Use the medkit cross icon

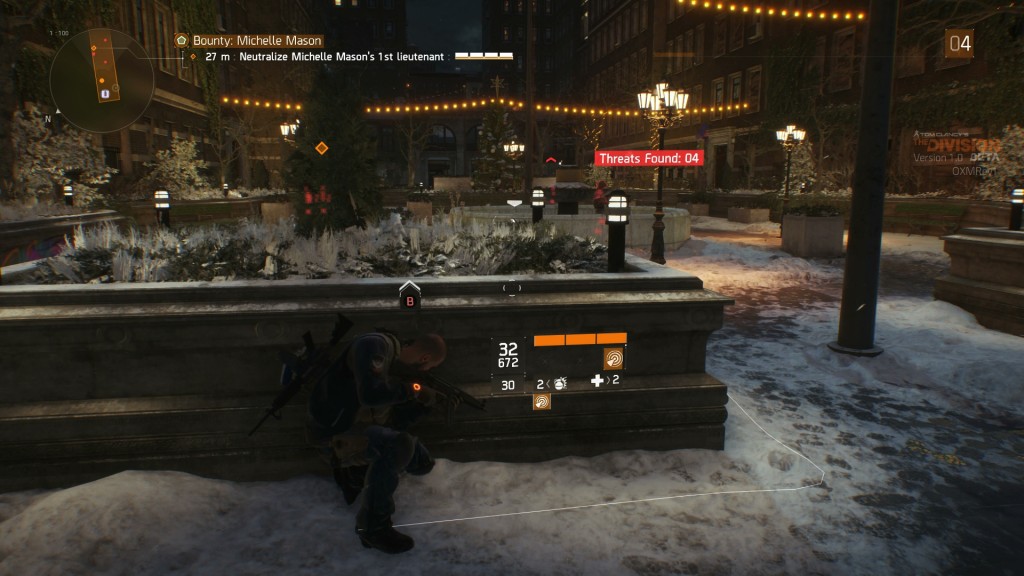click(597, 380)
